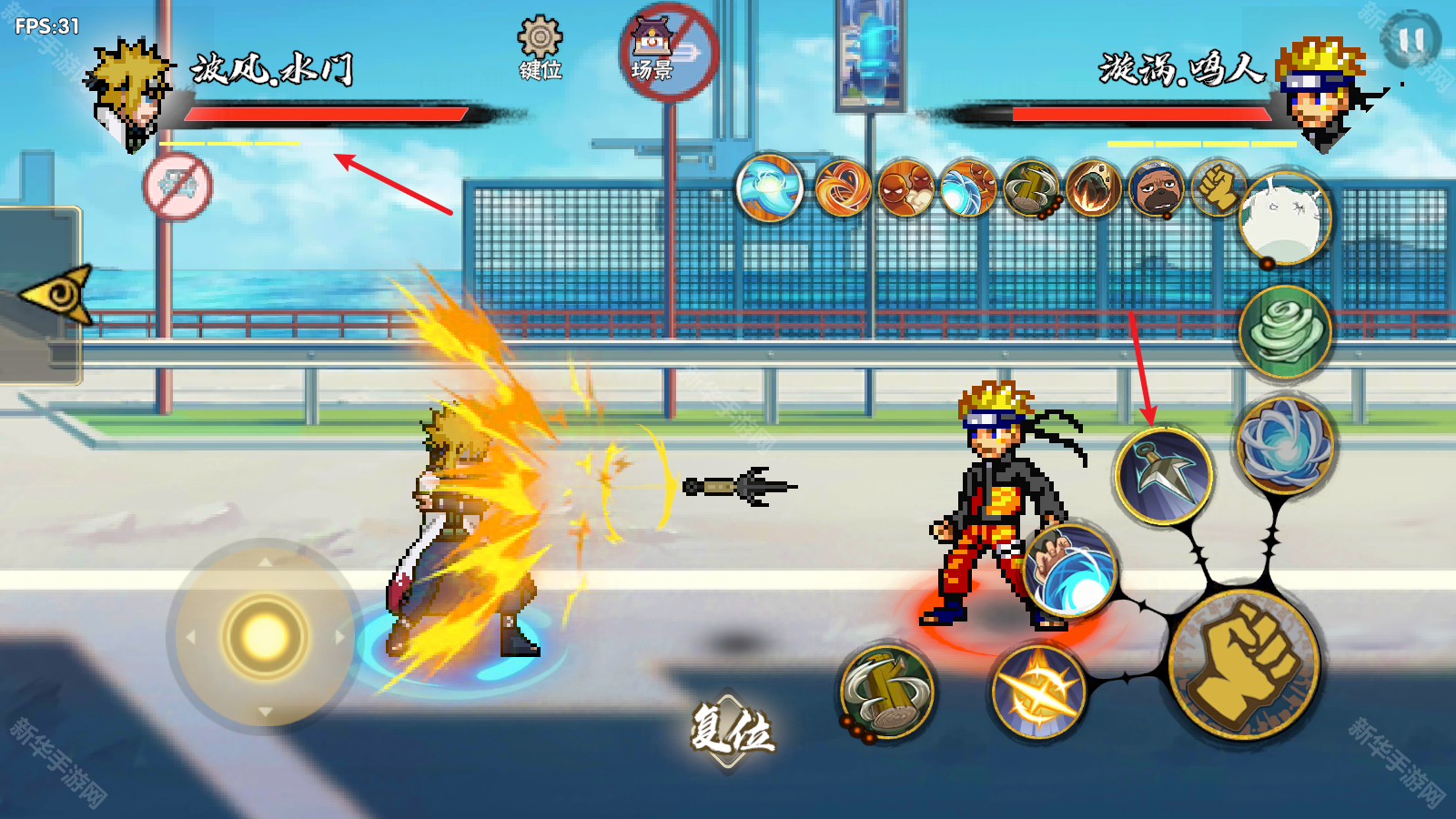1456x819 pixels.
Task: Move with the golden virtual joystick
Action: point(264,635)
